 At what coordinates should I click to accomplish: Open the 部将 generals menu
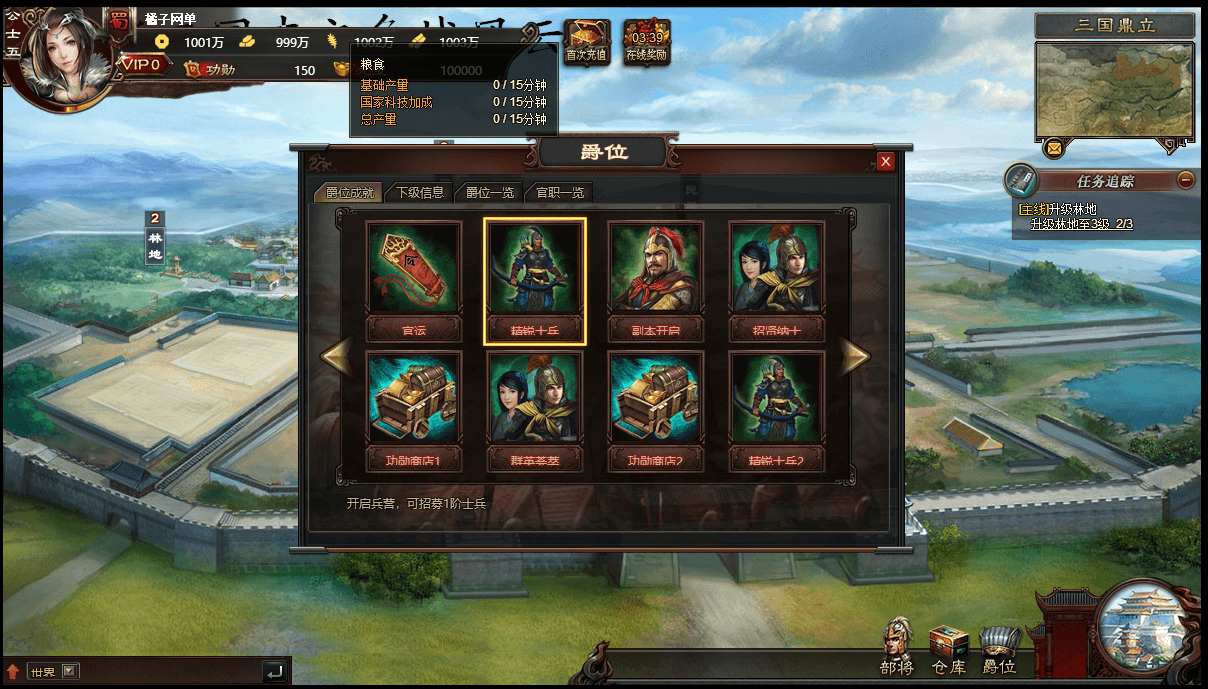(897, 647)
